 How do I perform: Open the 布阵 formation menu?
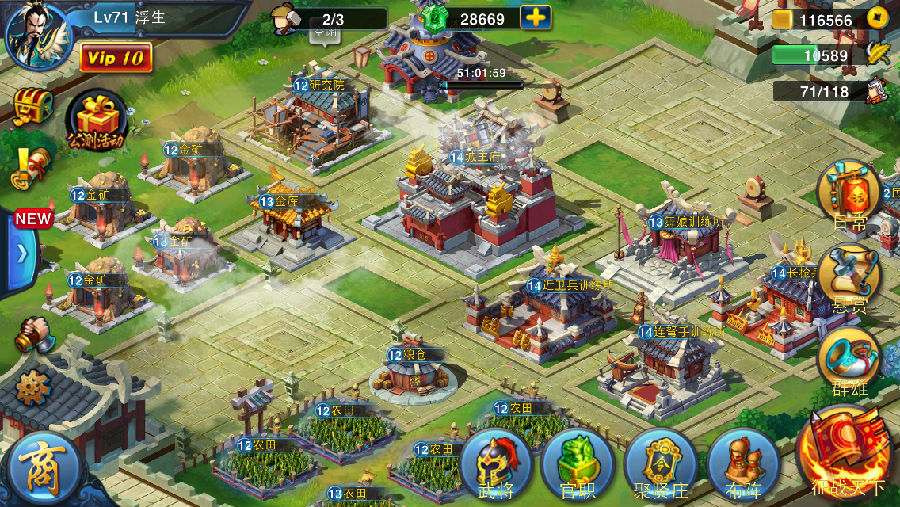point(742,465)
